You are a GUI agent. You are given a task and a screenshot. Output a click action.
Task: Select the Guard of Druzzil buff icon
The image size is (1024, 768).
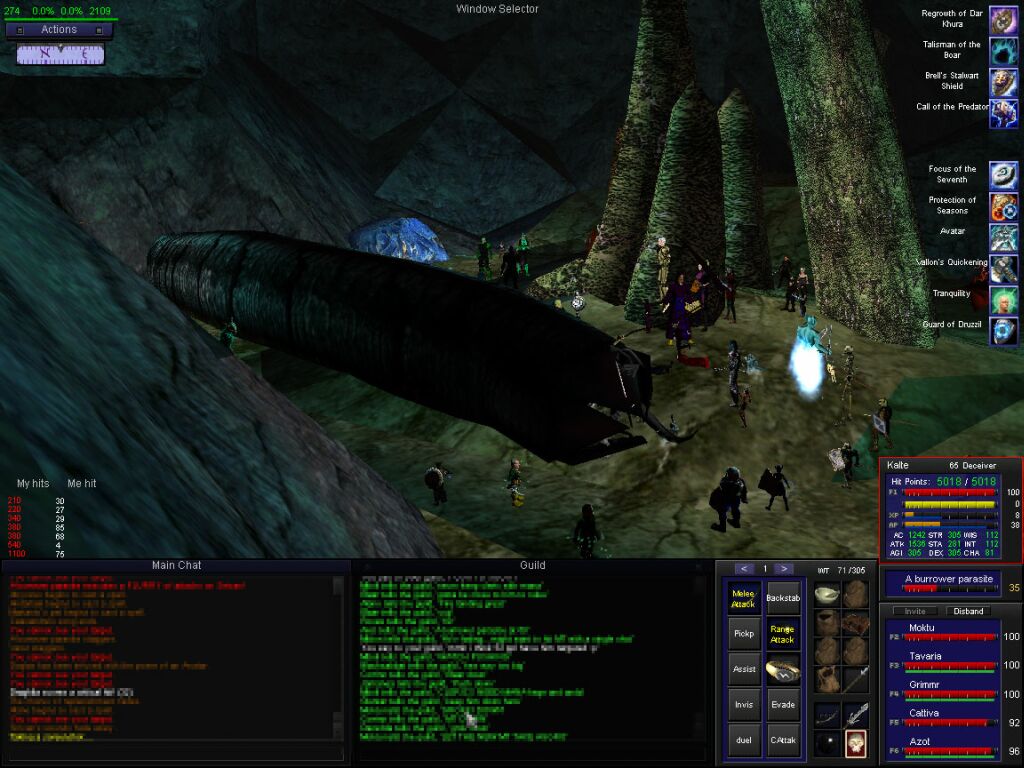tap(1004, 331)
